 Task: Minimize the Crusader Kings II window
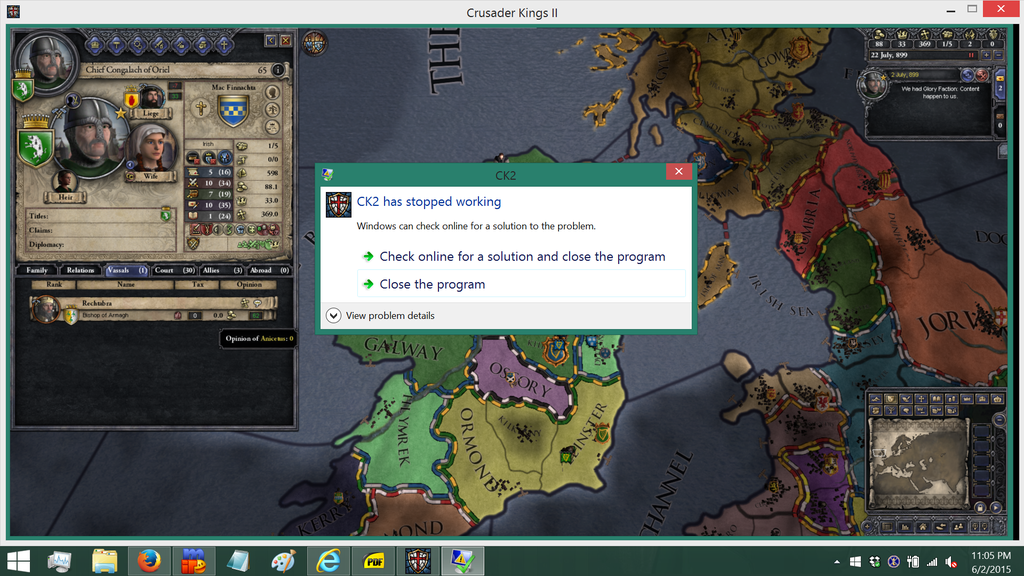tap(943, 9)
